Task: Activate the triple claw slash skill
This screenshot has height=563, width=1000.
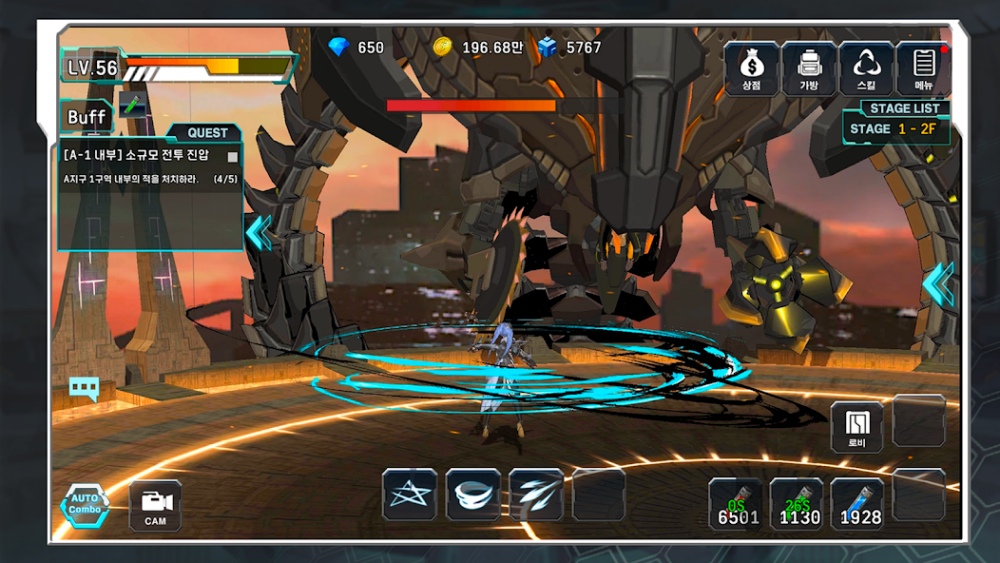Action: 536,494
